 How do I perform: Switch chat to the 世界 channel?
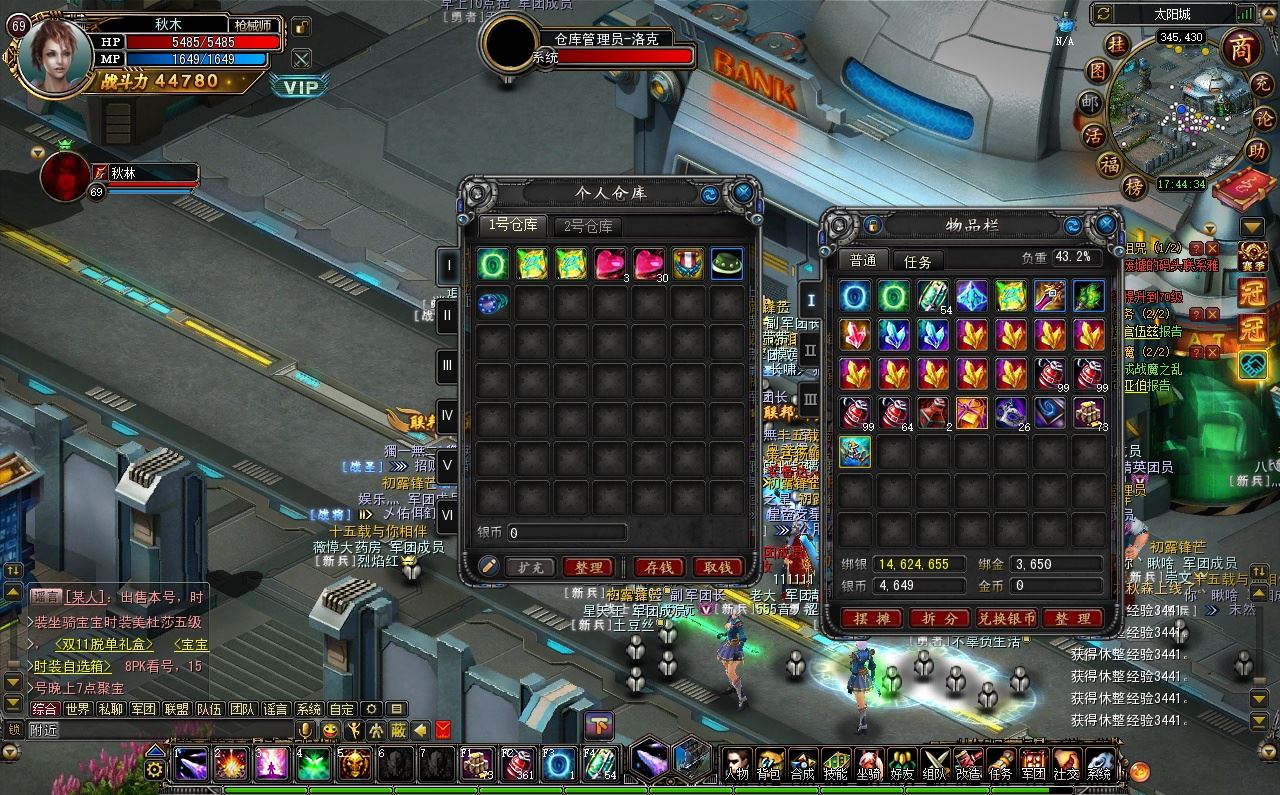pos(77,709)
